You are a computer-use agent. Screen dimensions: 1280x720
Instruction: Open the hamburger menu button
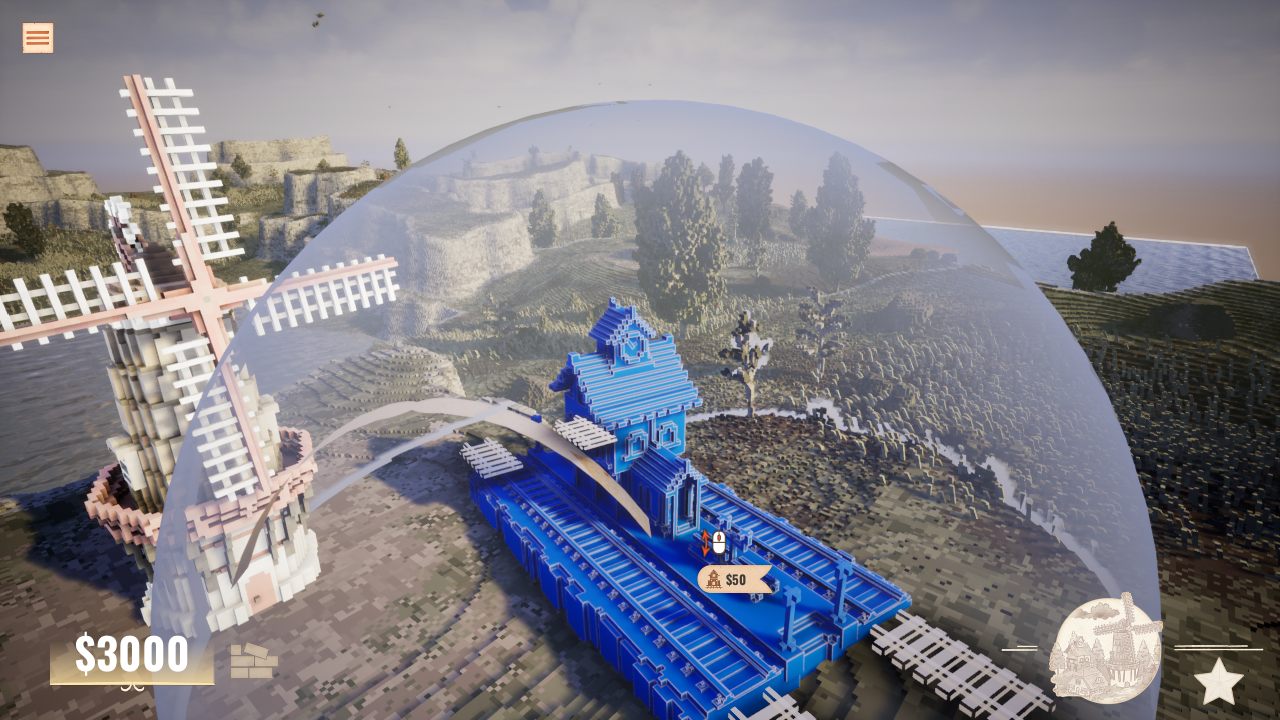click(38, 38)
